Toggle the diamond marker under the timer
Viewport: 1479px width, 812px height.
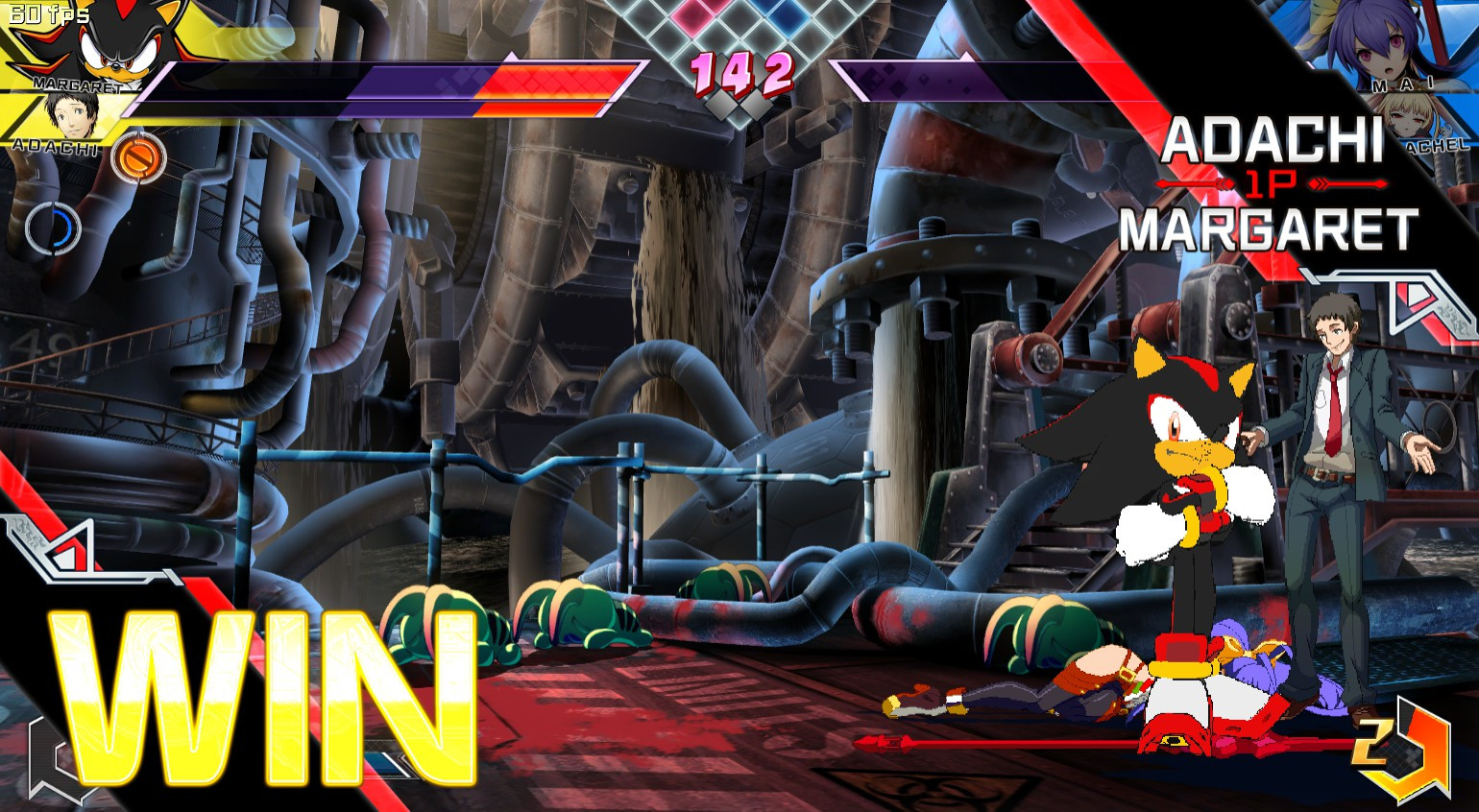point(738,113)
